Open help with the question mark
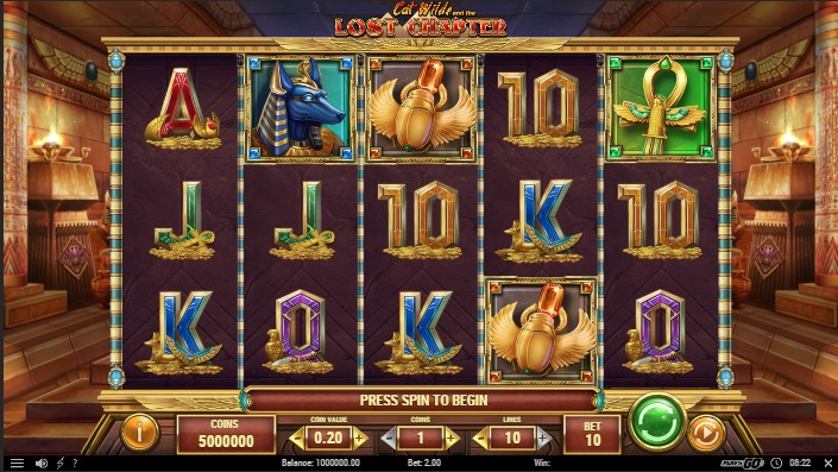Image resolution: width=838 pixels, height=472 pixels. [x=77, y=464]
